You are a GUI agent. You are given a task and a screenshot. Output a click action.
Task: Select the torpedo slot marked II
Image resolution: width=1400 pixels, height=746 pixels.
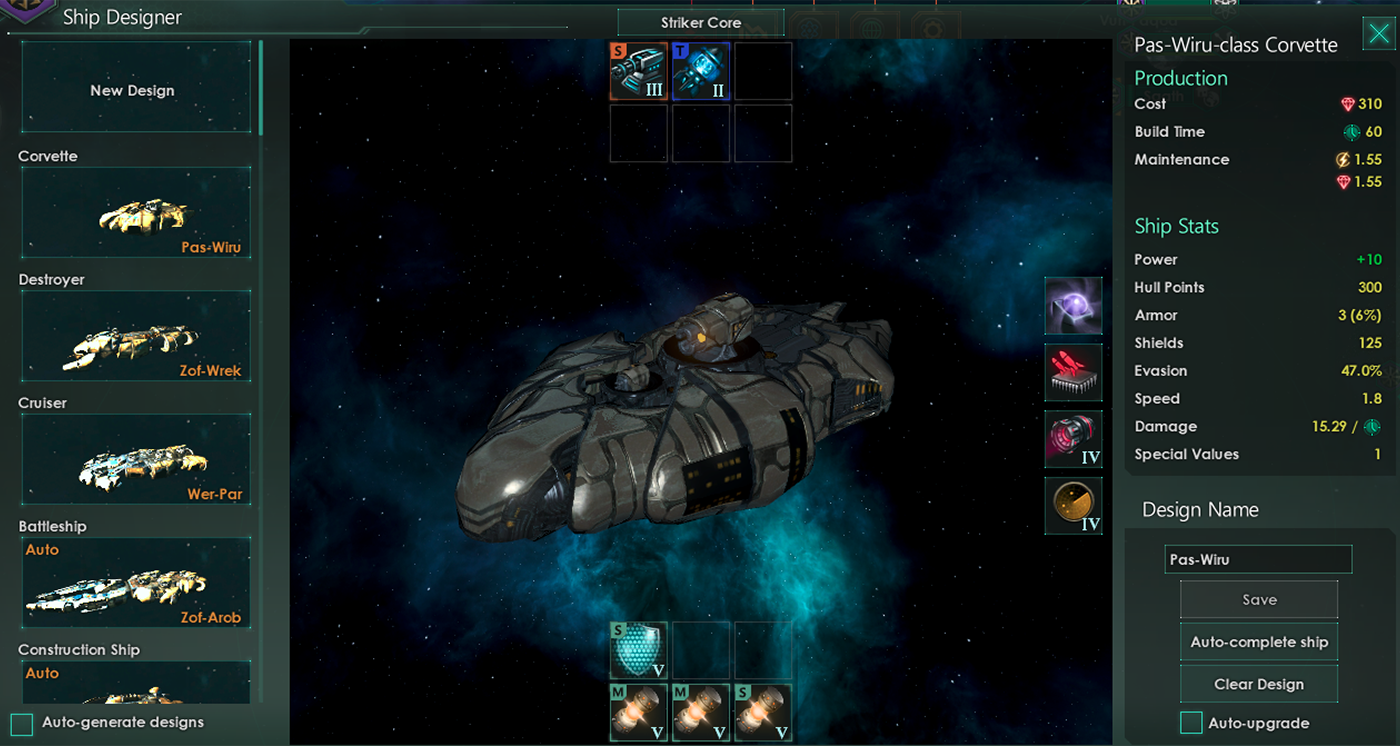point(701,71)
